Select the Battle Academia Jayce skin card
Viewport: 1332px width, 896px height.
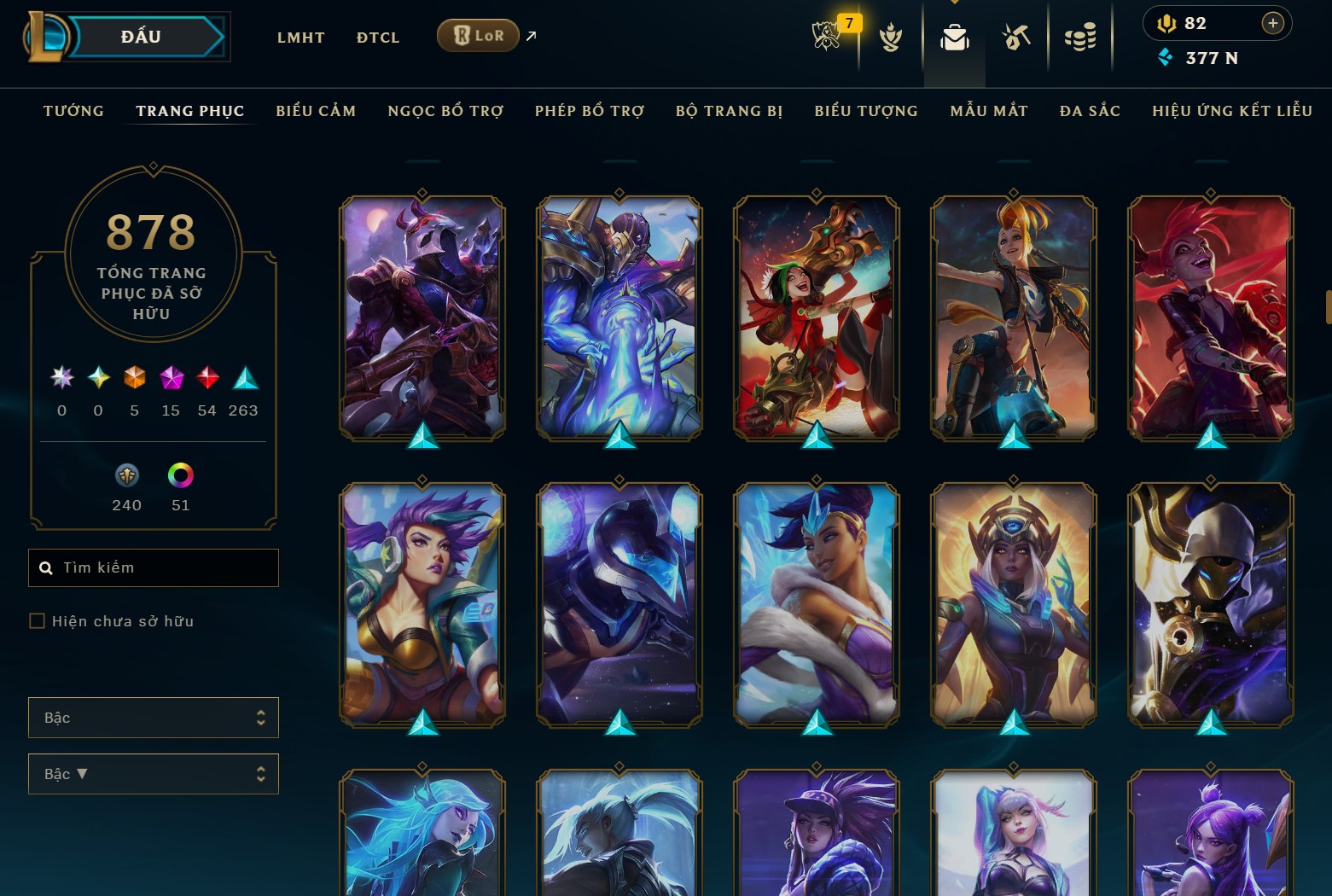pos(619,316)
